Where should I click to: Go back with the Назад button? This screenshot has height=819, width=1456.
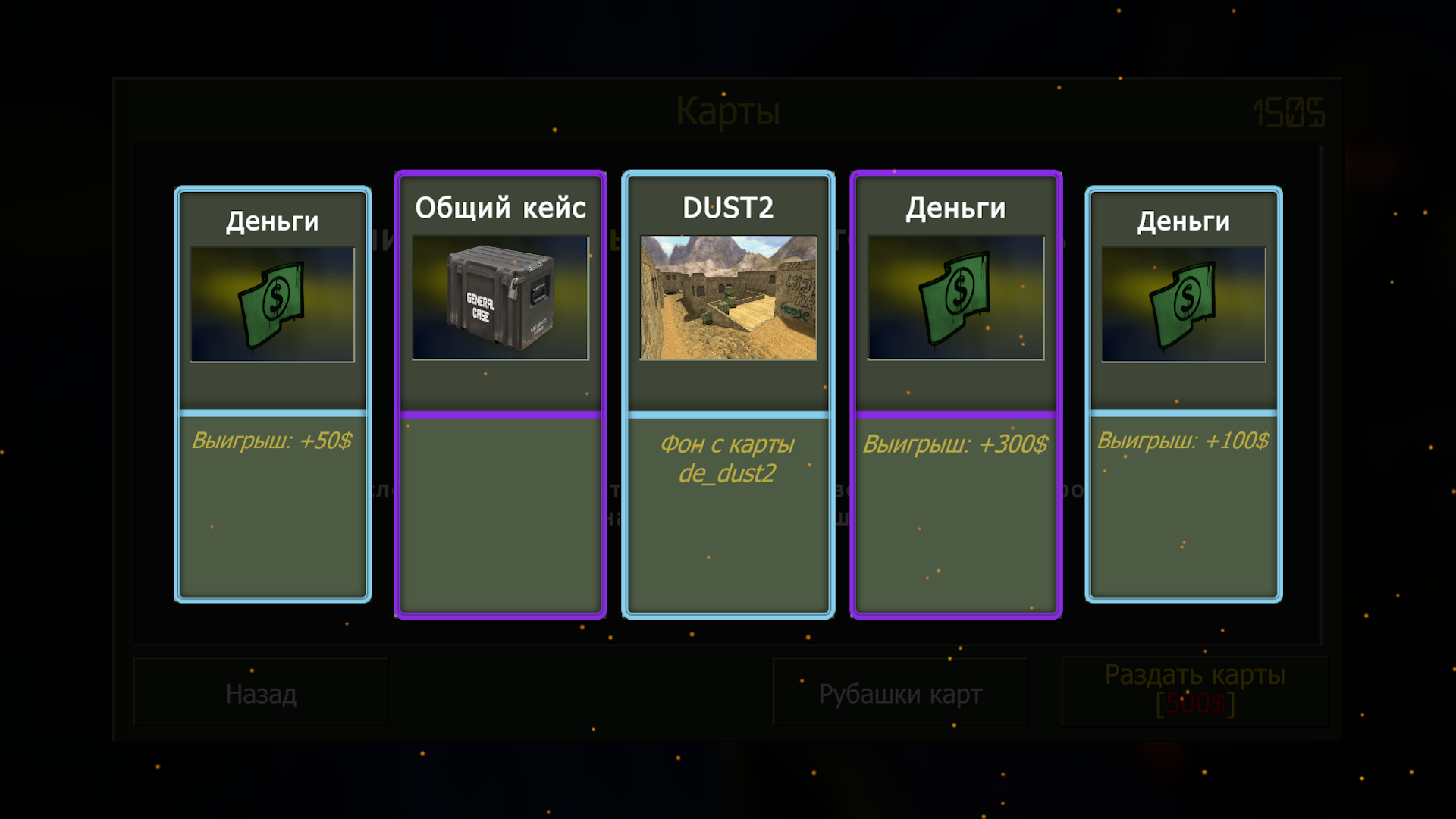coord(261,693)
